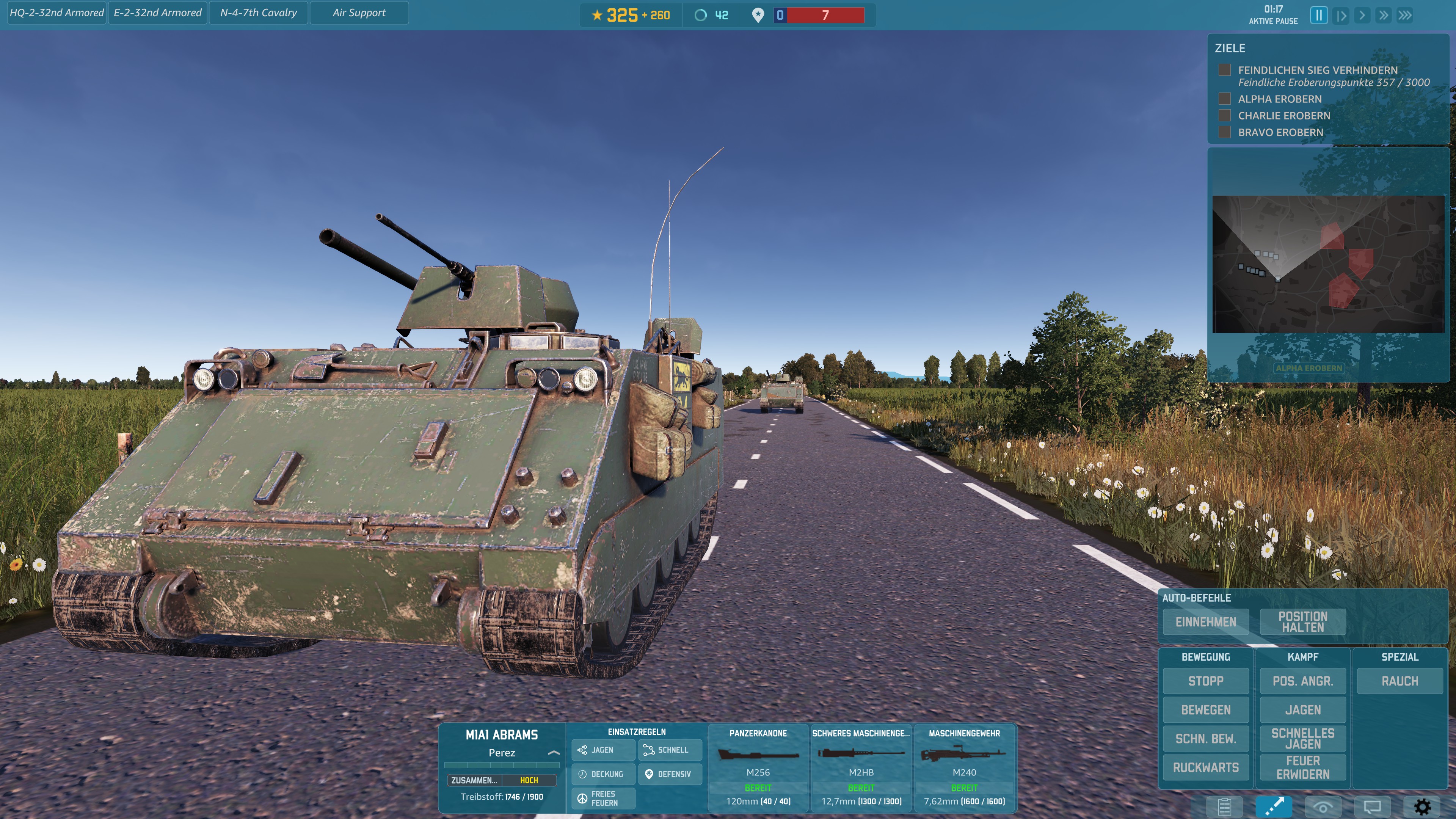Open the N-4-7th Cavalry tab

tap(258, 13)
